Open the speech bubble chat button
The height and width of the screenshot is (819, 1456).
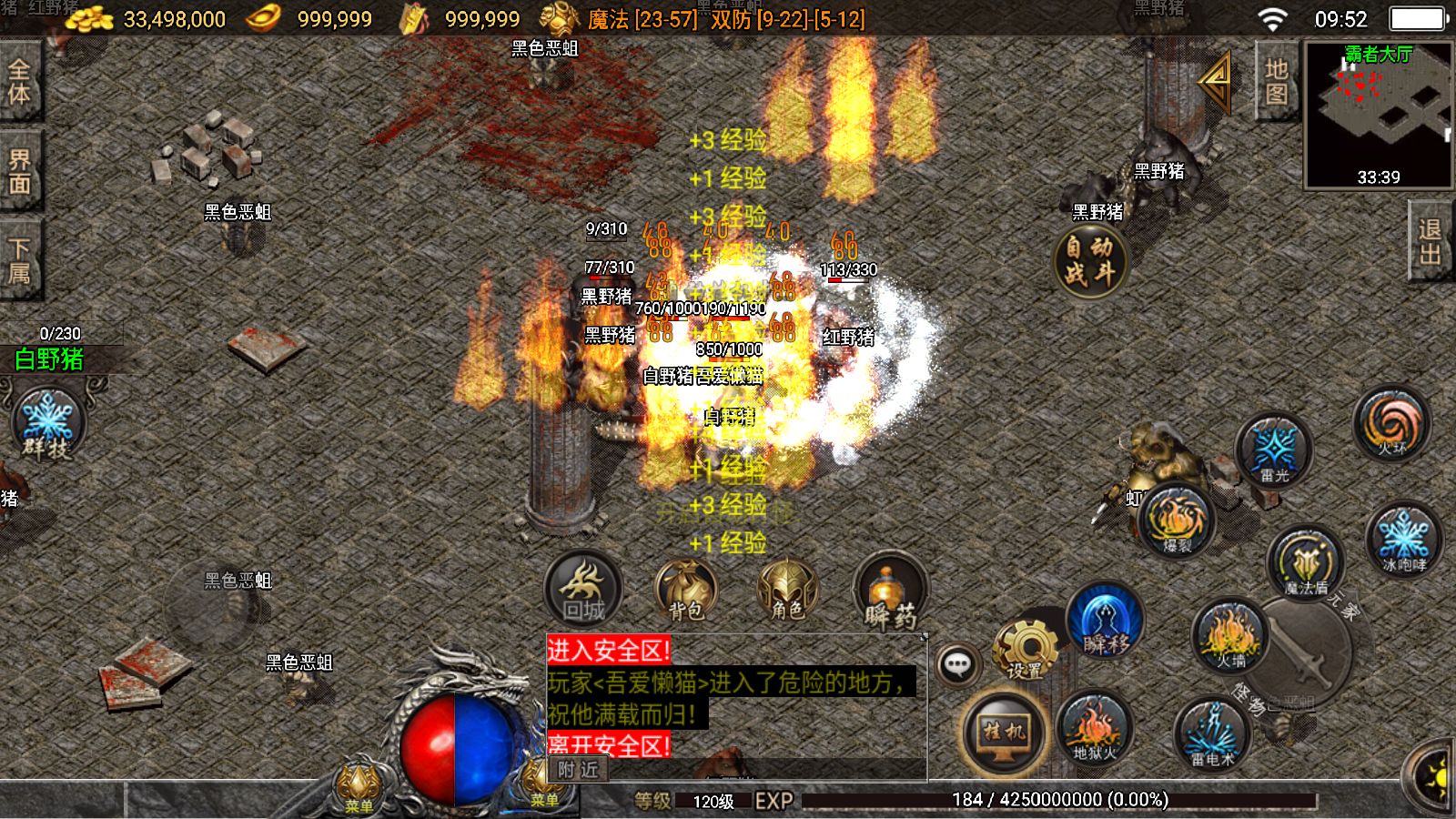(x=957, y=665)
